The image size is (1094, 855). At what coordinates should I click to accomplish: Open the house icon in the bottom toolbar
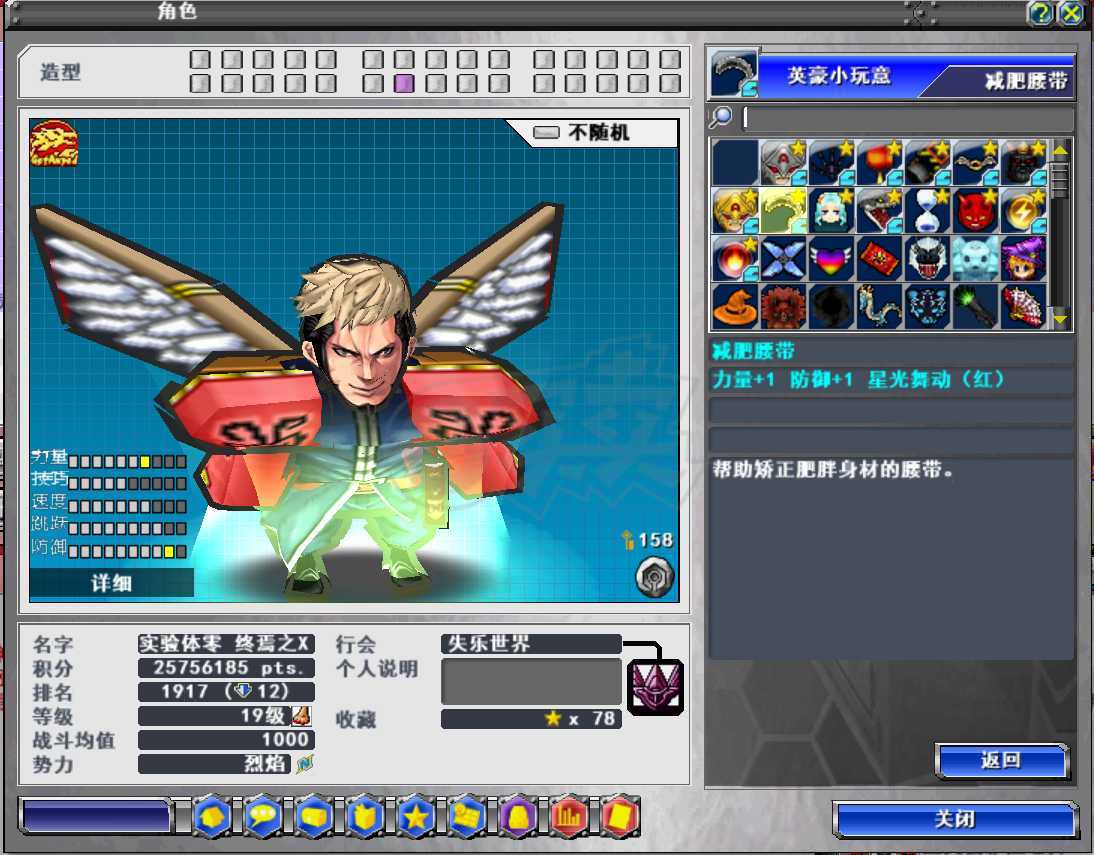pos(212,816)
